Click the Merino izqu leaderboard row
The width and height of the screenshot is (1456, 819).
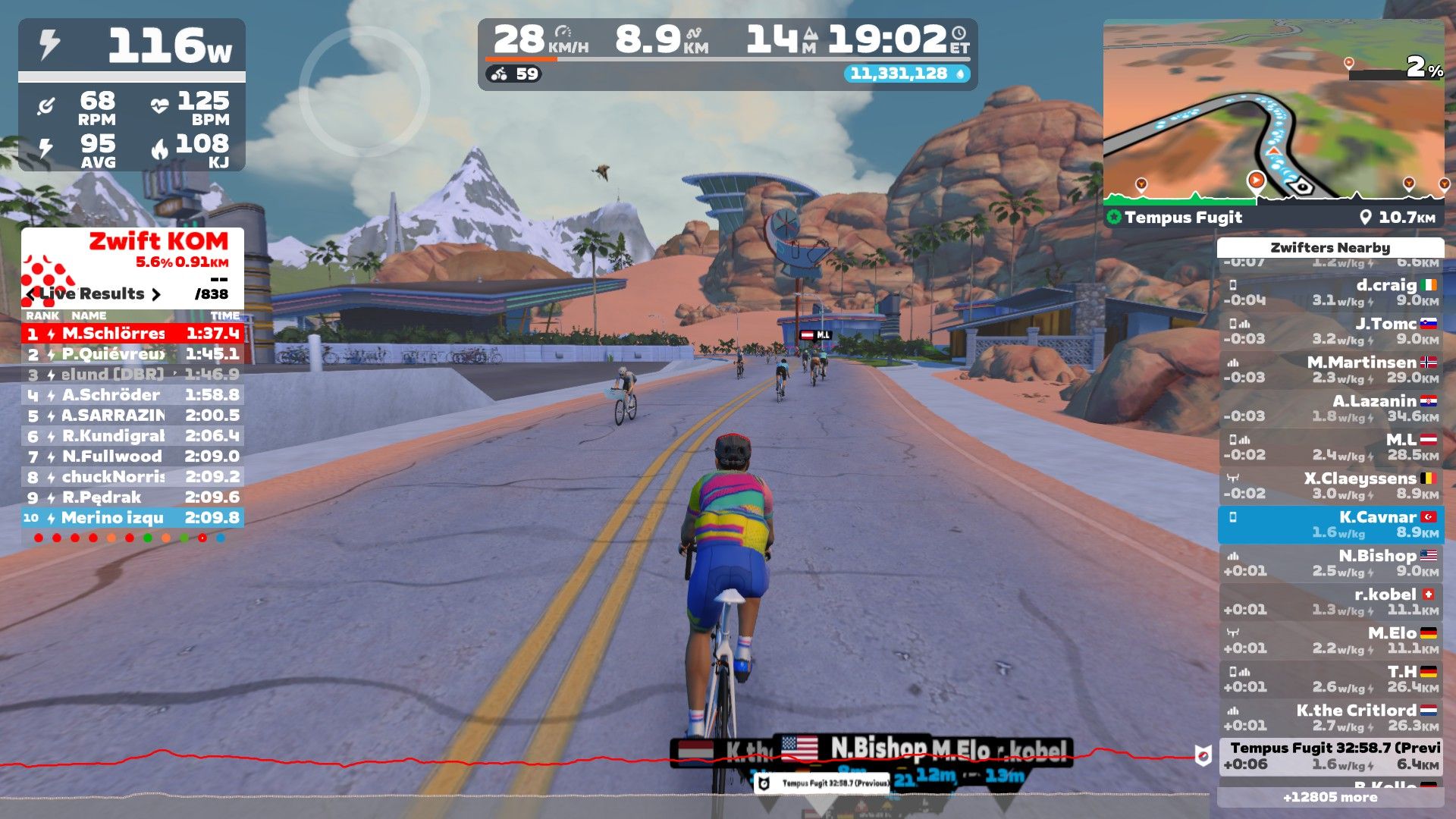(133, 518)
